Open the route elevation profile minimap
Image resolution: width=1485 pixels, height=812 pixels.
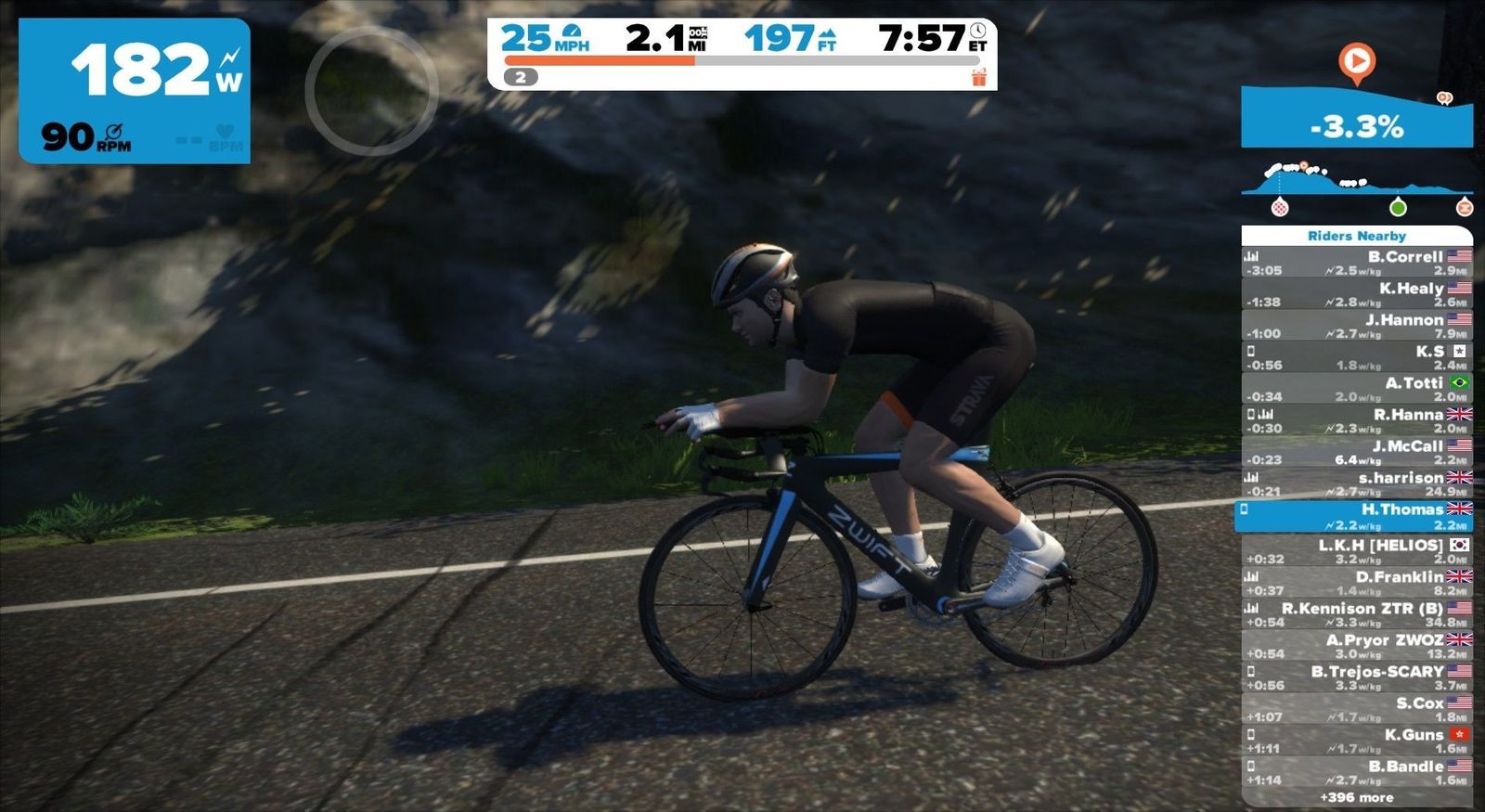(1357, 186)
